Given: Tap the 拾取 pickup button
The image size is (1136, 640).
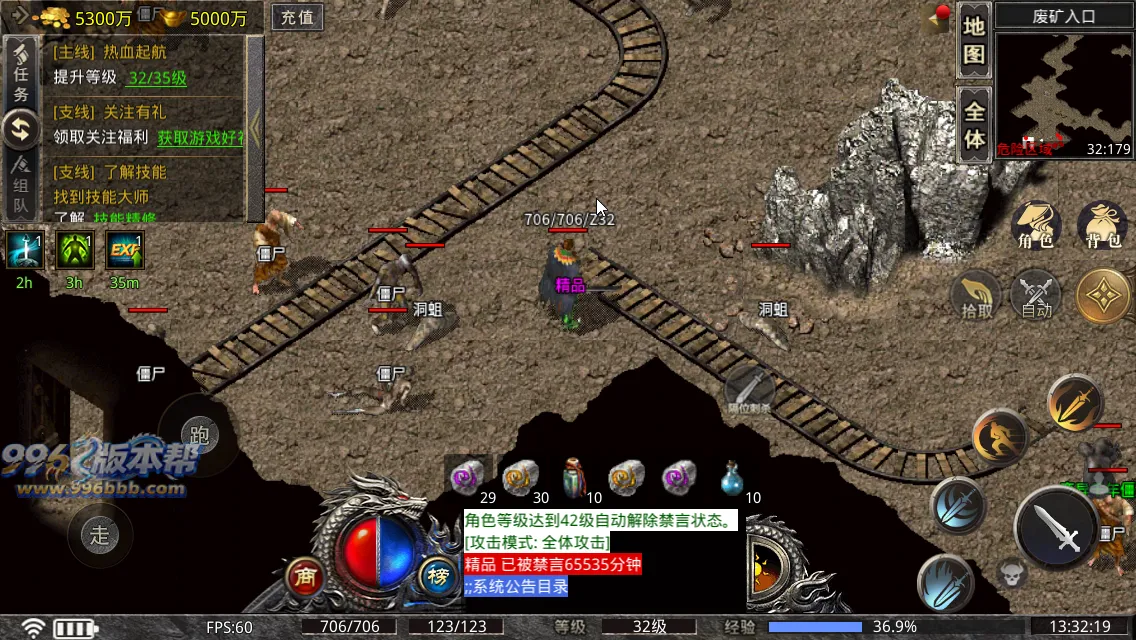Looking at the screenshot, I should point(978,296).
